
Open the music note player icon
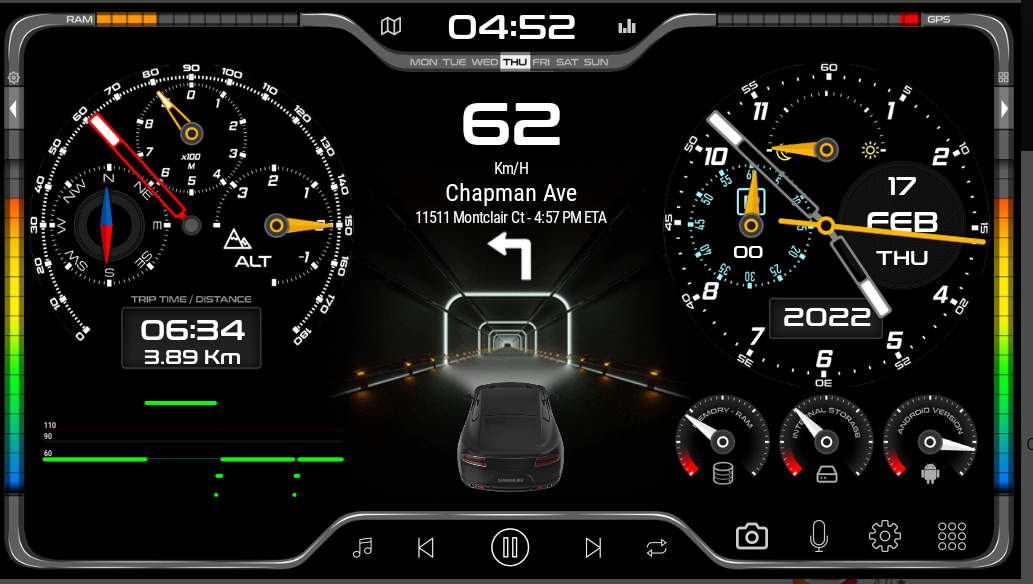point(363,547)
